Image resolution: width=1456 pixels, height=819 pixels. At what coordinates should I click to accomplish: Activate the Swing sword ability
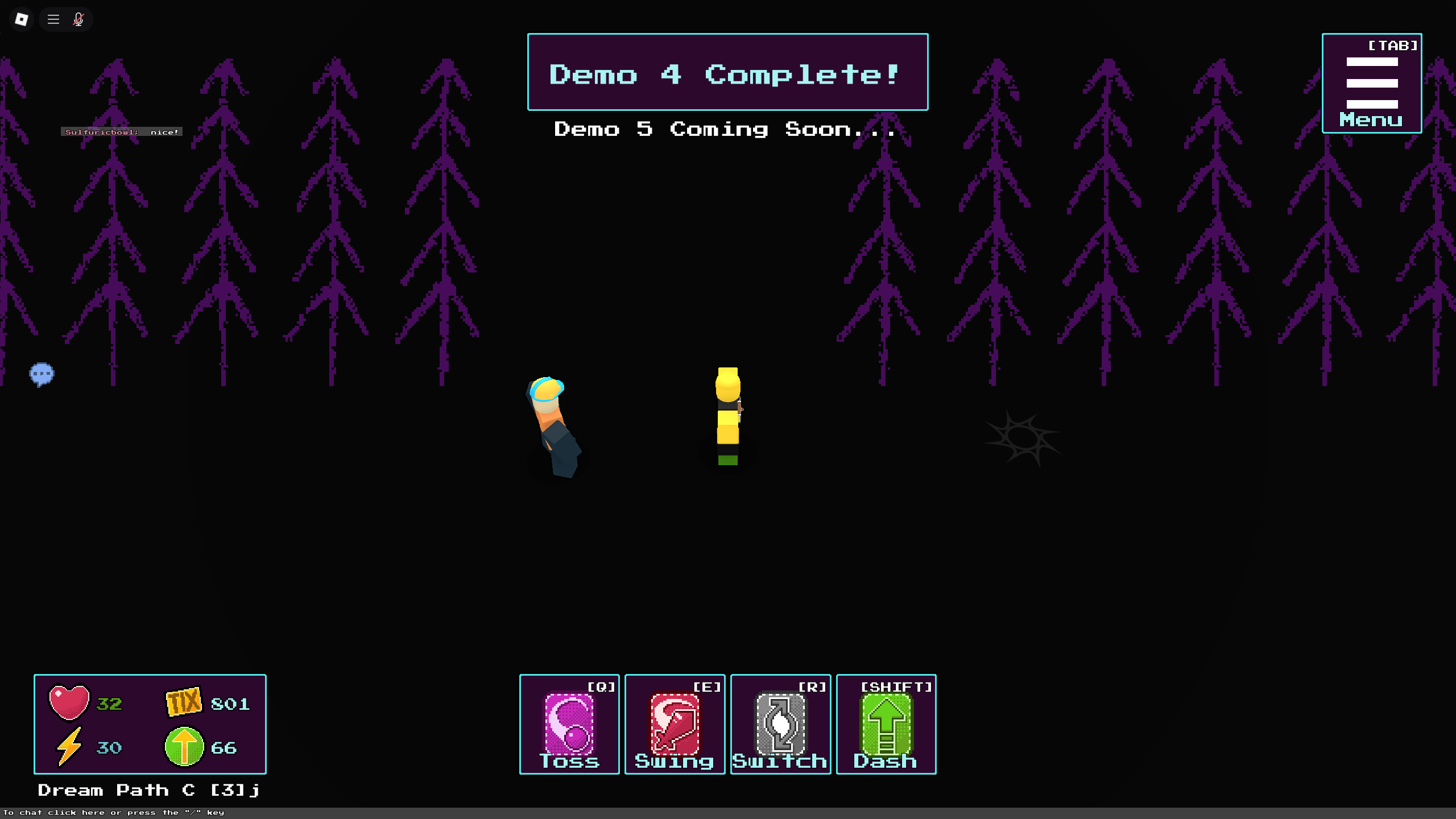(675, 725)
